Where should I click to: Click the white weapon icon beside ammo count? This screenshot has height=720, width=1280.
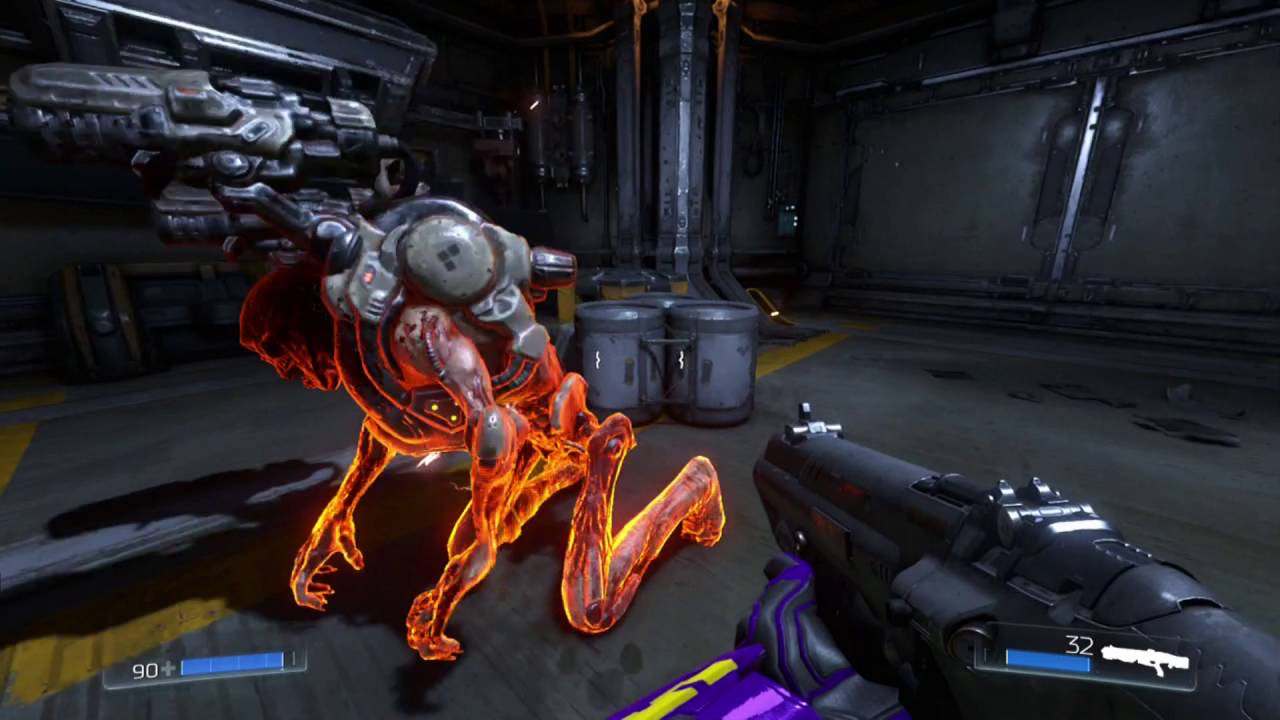[x=1144, y=658]
